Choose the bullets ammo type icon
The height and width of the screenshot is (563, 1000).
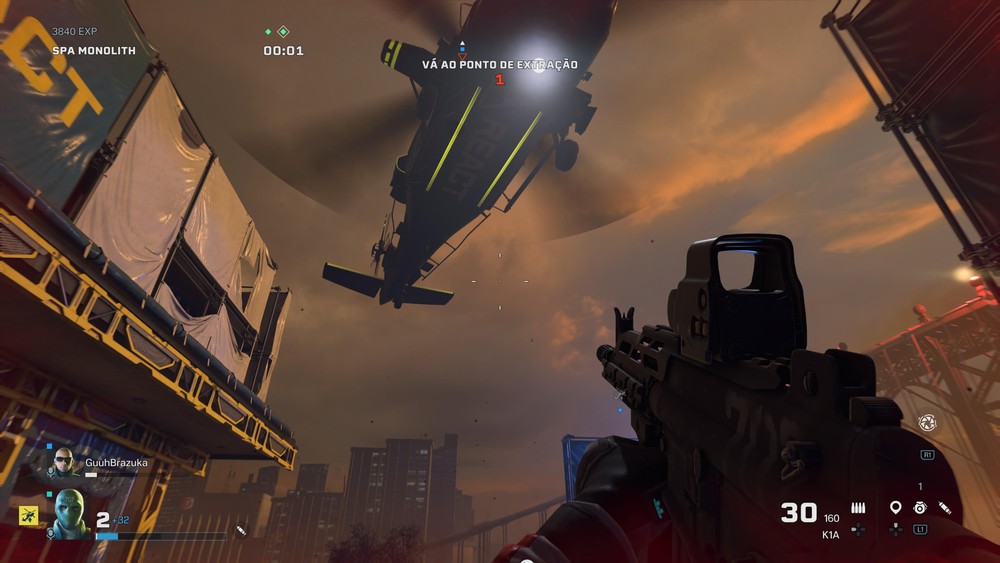coord(858,508)
